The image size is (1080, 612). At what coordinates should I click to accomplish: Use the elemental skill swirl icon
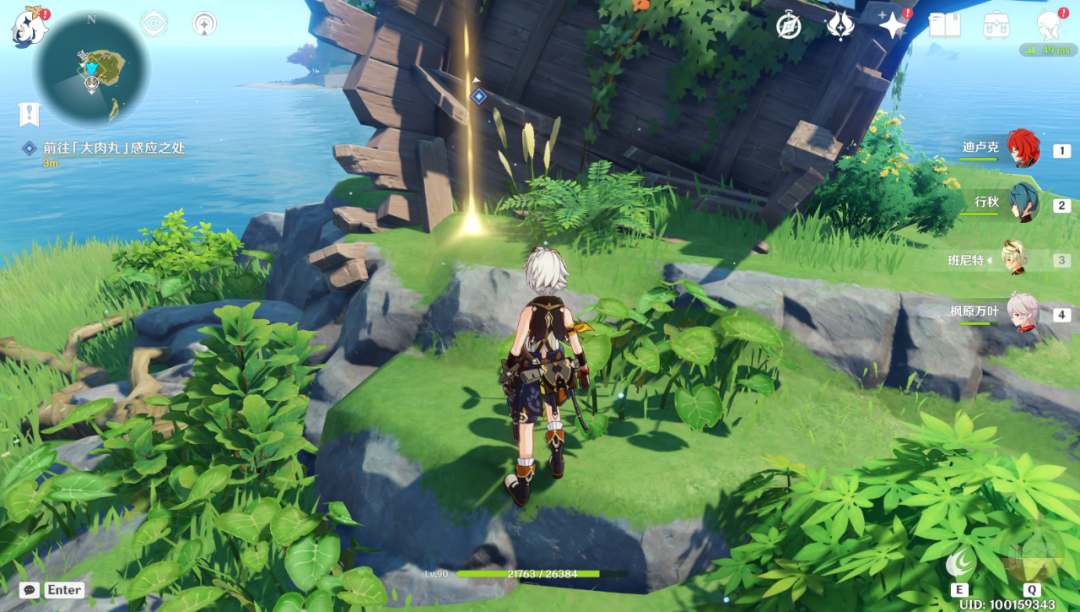pos(960,564)
